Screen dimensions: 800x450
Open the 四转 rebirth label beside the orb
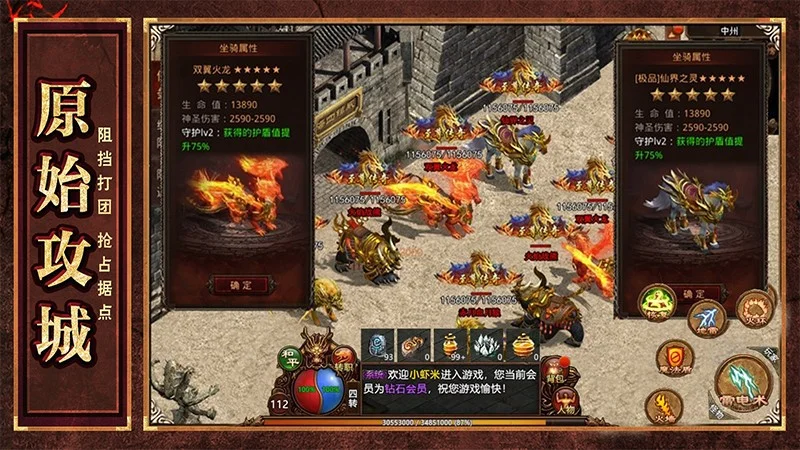click(352, 400)
